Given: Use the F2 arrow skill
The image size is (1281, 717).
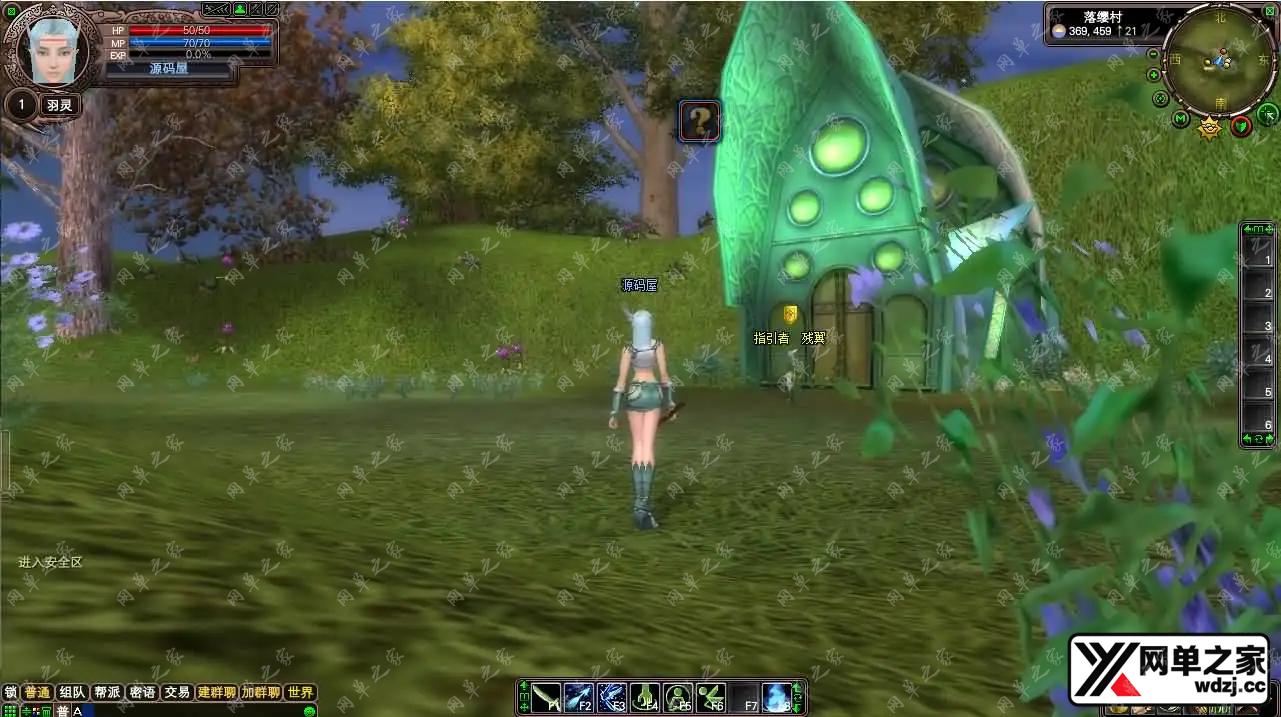Looking at the screenshot, I should 580,697.
